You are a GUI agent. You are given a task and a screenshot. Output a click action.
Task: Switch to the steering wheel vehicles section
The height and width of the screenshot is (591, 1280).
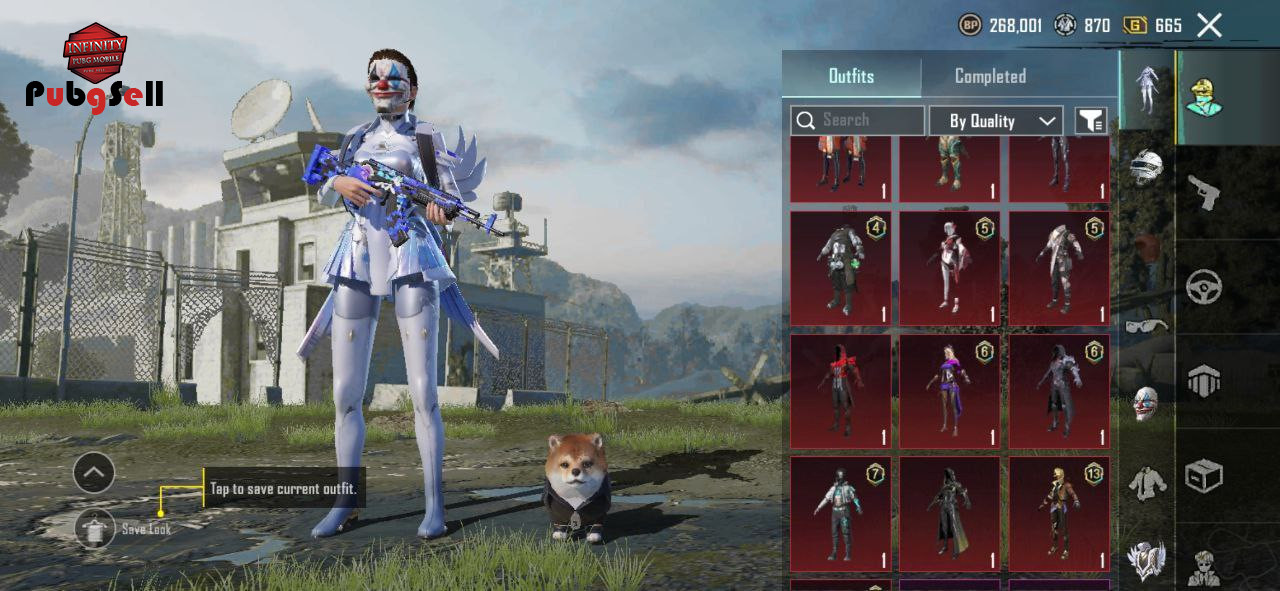(1204, 287)
